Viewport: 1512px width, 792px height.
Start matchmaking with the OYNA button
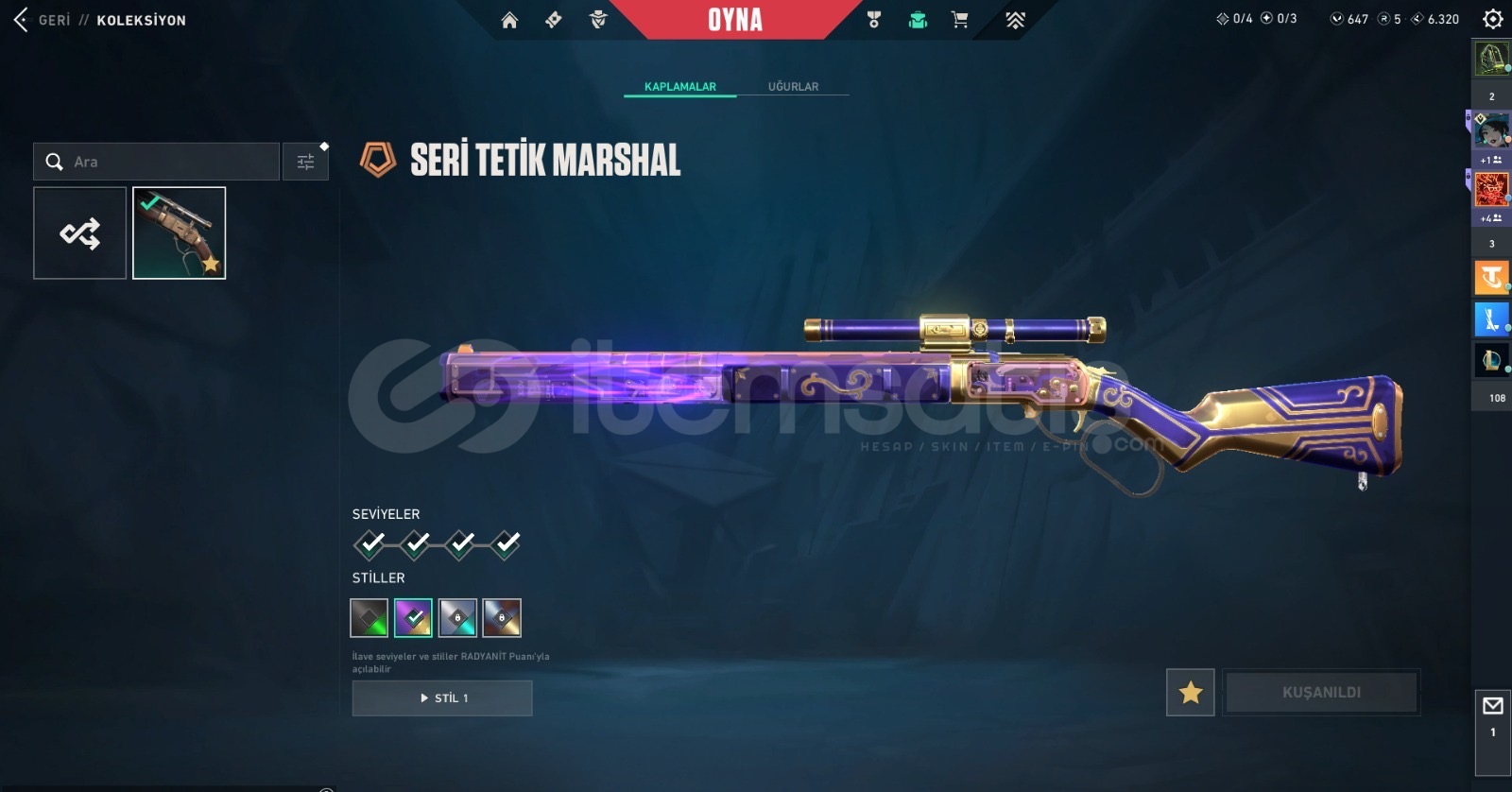click(x=735, y=20)
